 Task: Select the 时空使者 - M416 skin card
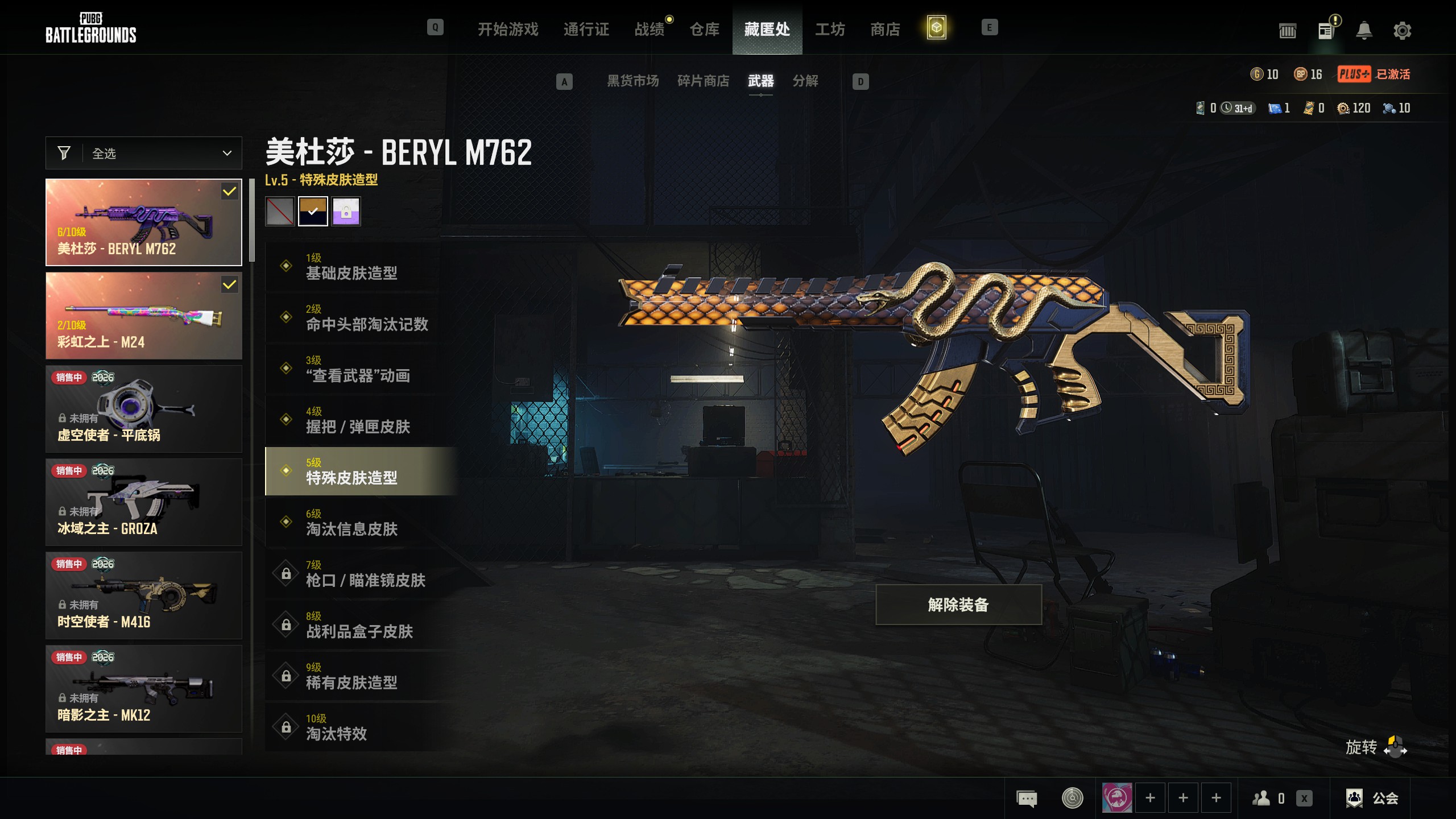[144, 595]
